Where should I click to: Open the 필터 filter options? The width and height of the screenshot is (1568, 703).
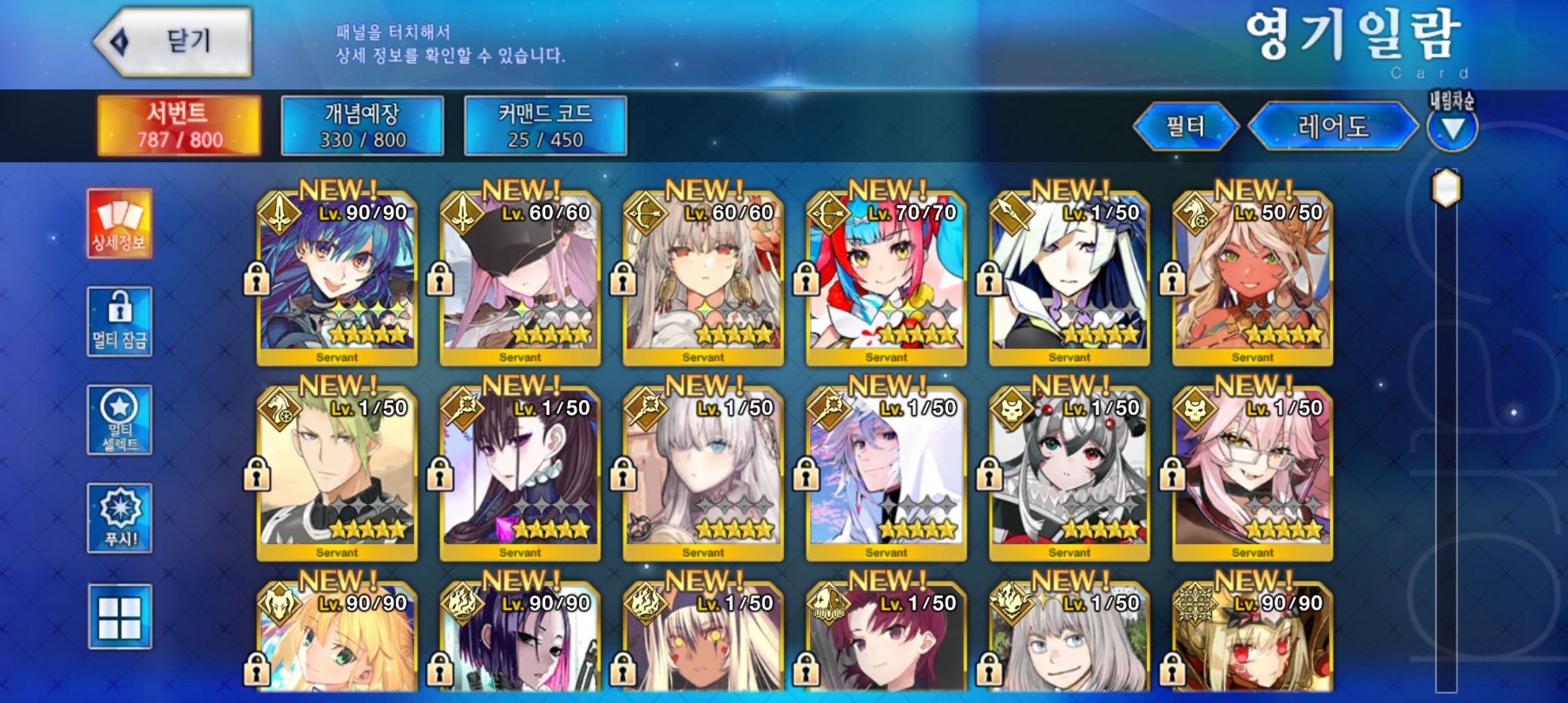pos(1185,126)
